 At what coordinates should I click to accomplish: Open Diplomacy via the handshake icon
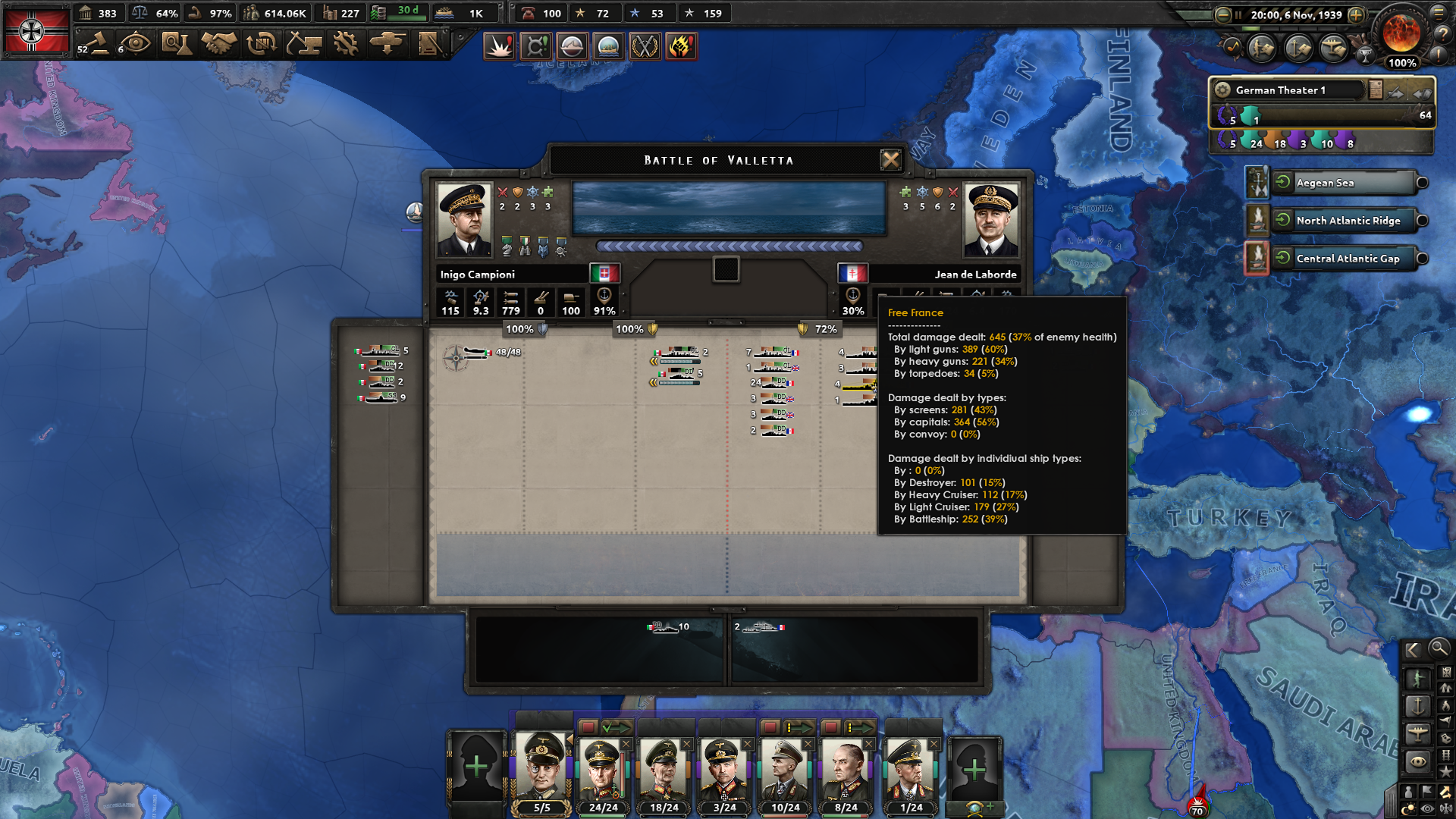[x=219, y=45]
